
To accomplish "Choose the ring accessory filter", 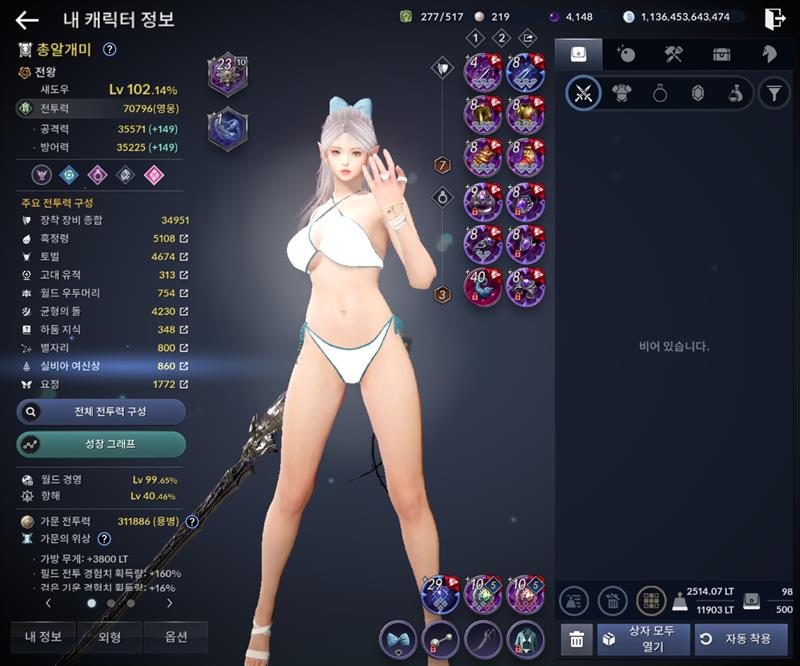I will (x=660, y=94).
